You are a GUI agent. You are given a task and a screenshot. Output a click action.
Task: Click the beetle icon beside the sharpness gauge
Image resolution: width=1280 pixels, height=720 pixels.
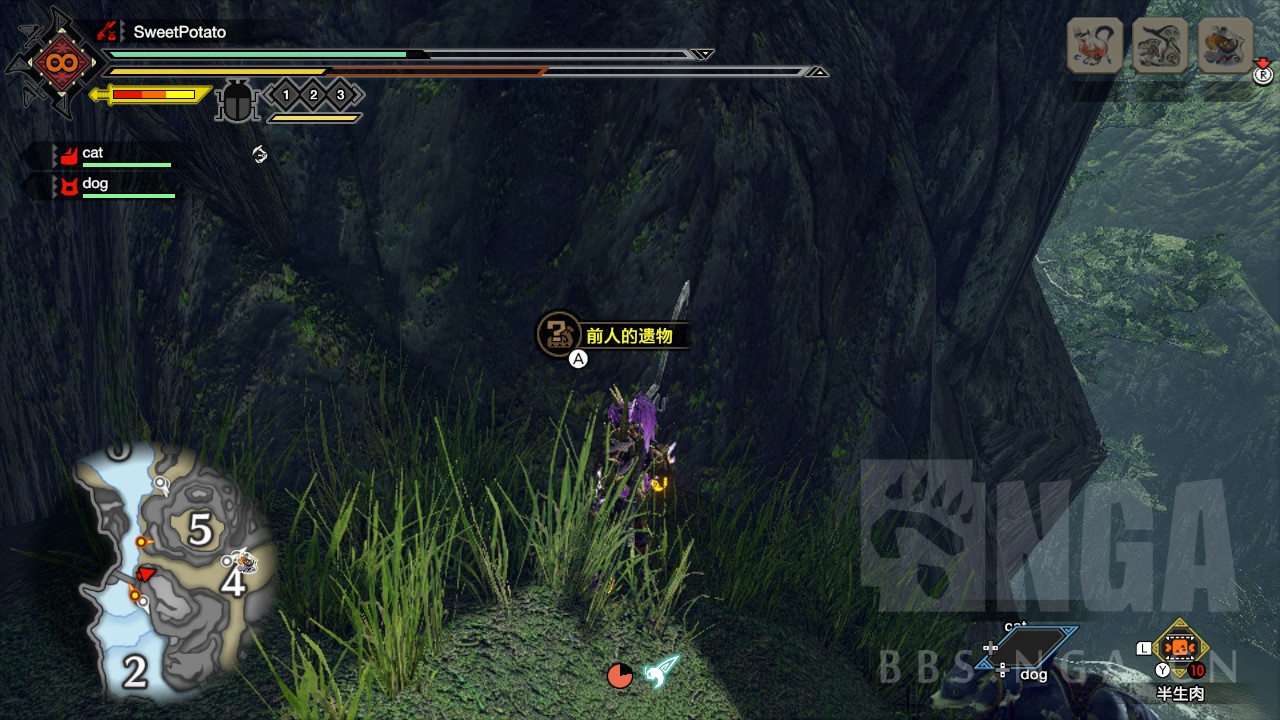237,101
